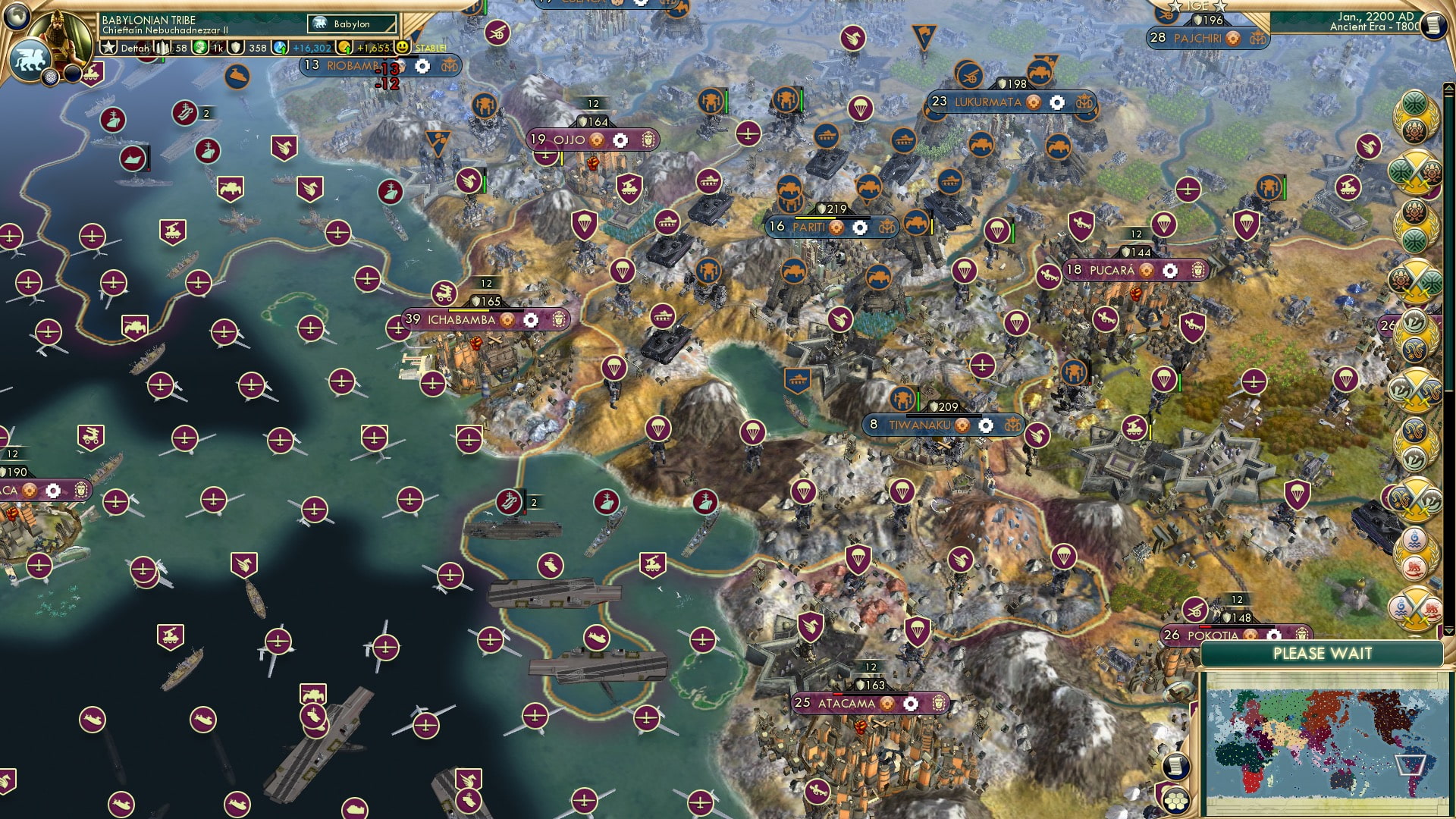Click the Atacama city name banner

(849, 704)
